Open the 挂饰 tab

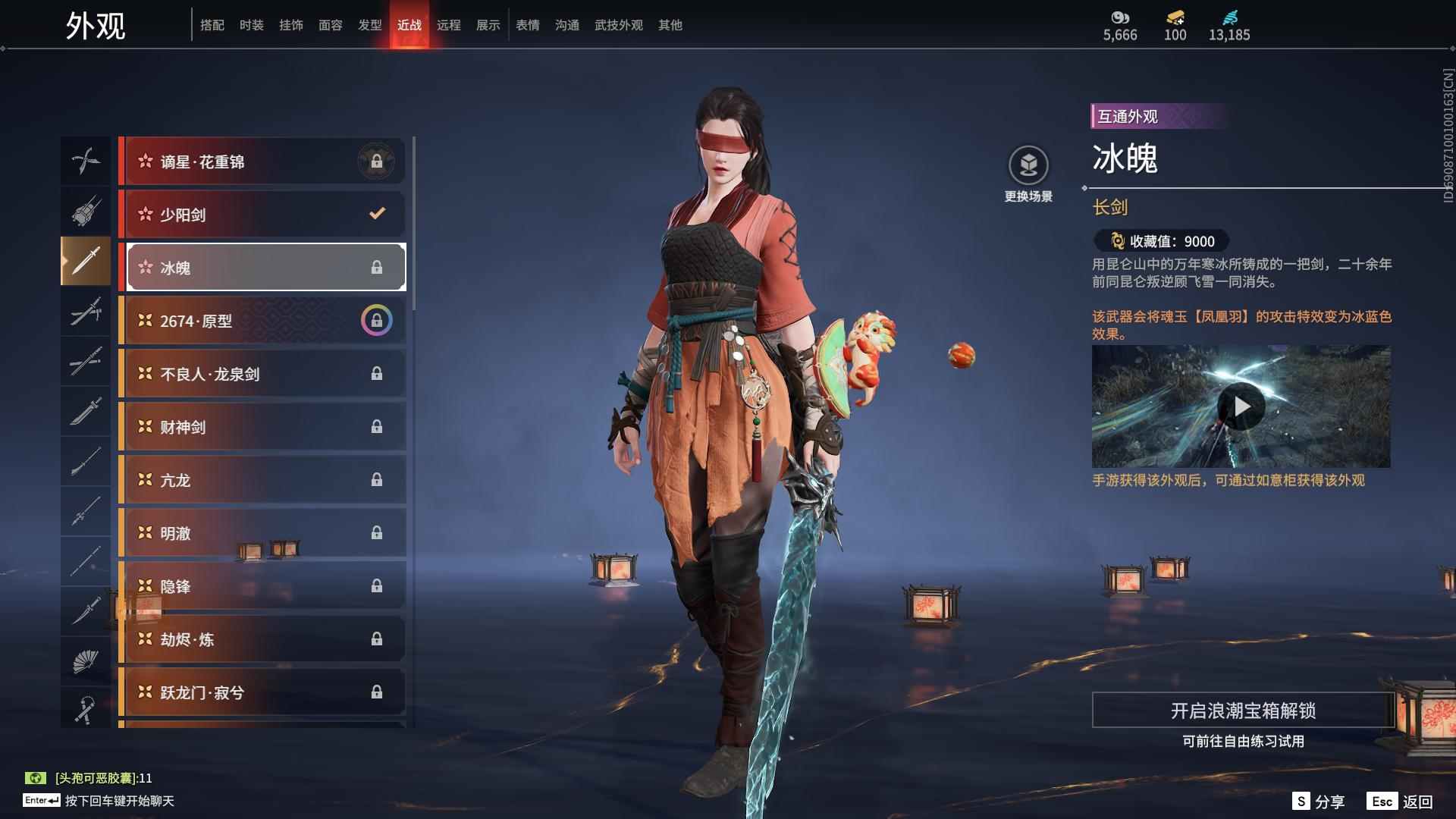click(290, 25)
